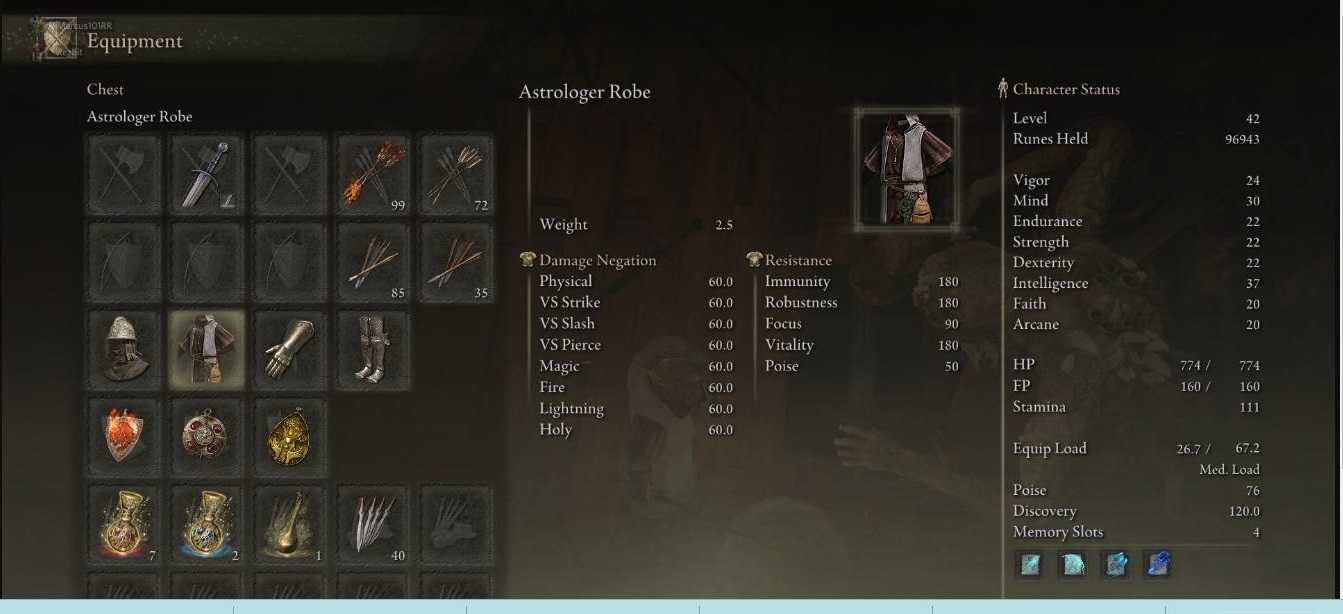Open the red heart shield talisman slot
The image size is (1343, 614).
click(124, 436)
